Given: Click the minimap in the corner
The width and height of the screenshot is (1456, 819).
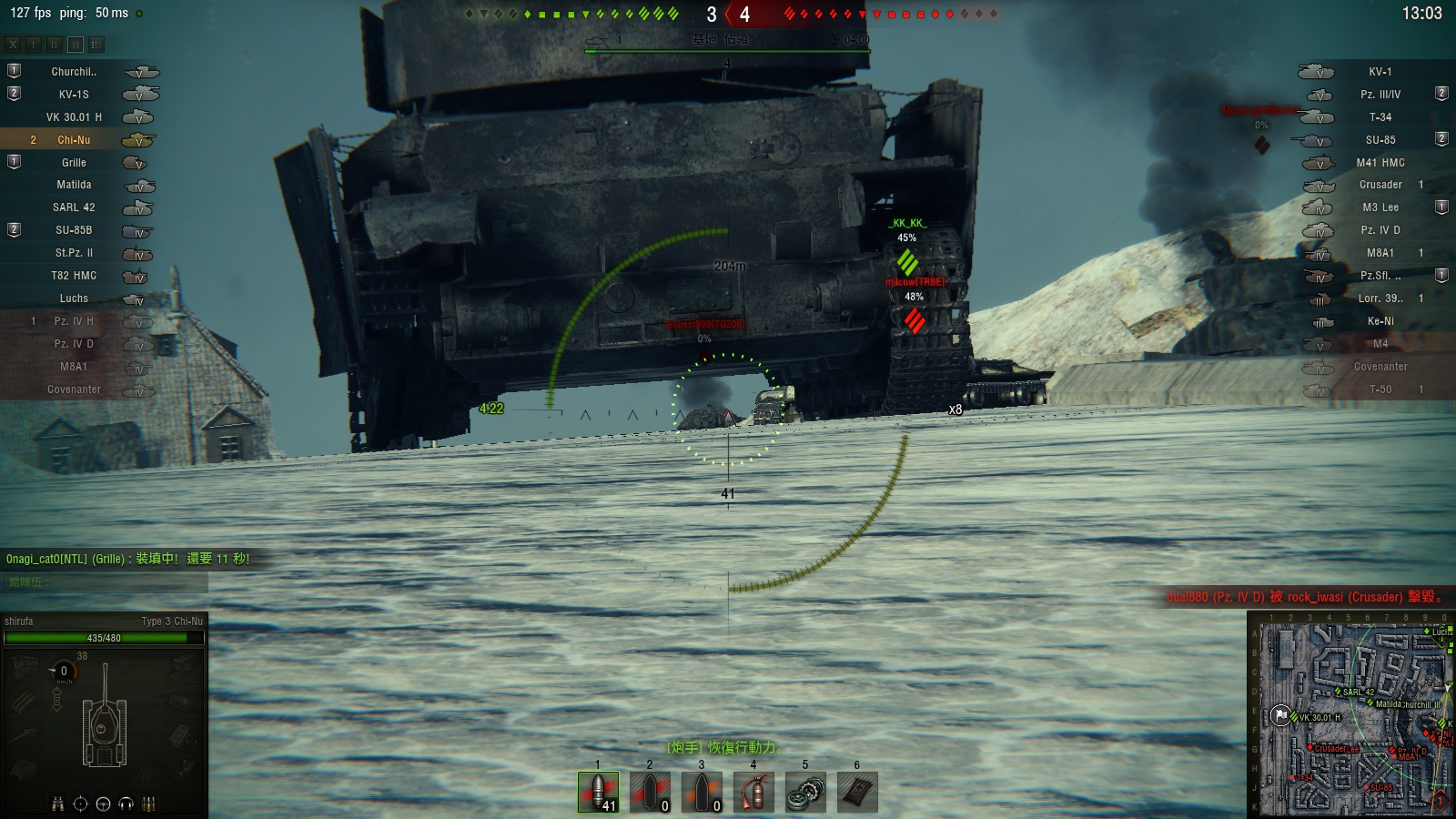Looking at the screenshot, I should (1350, 715).
